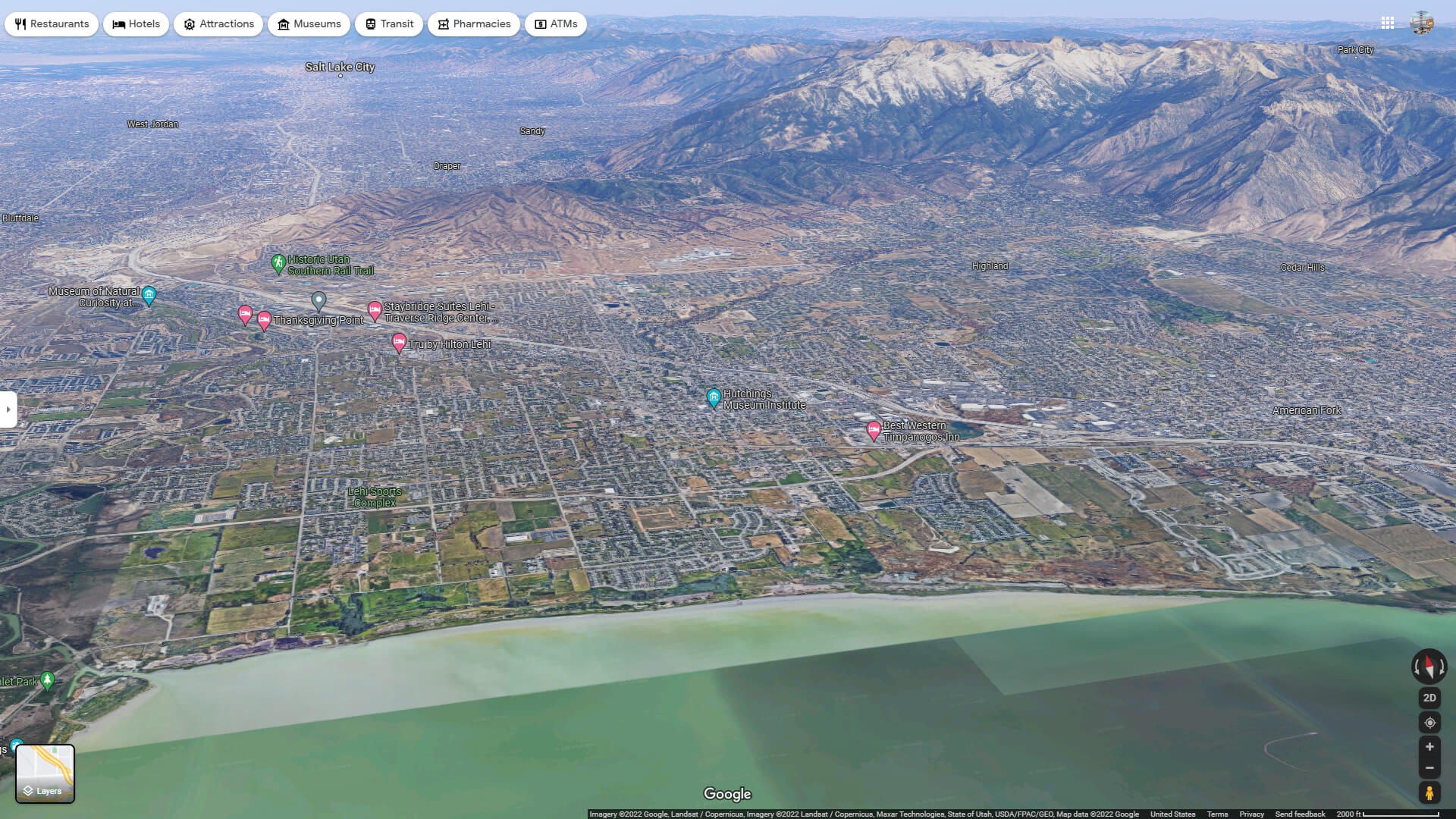
Task: Click the Museums category icon
Action: (x=284, y=24)
